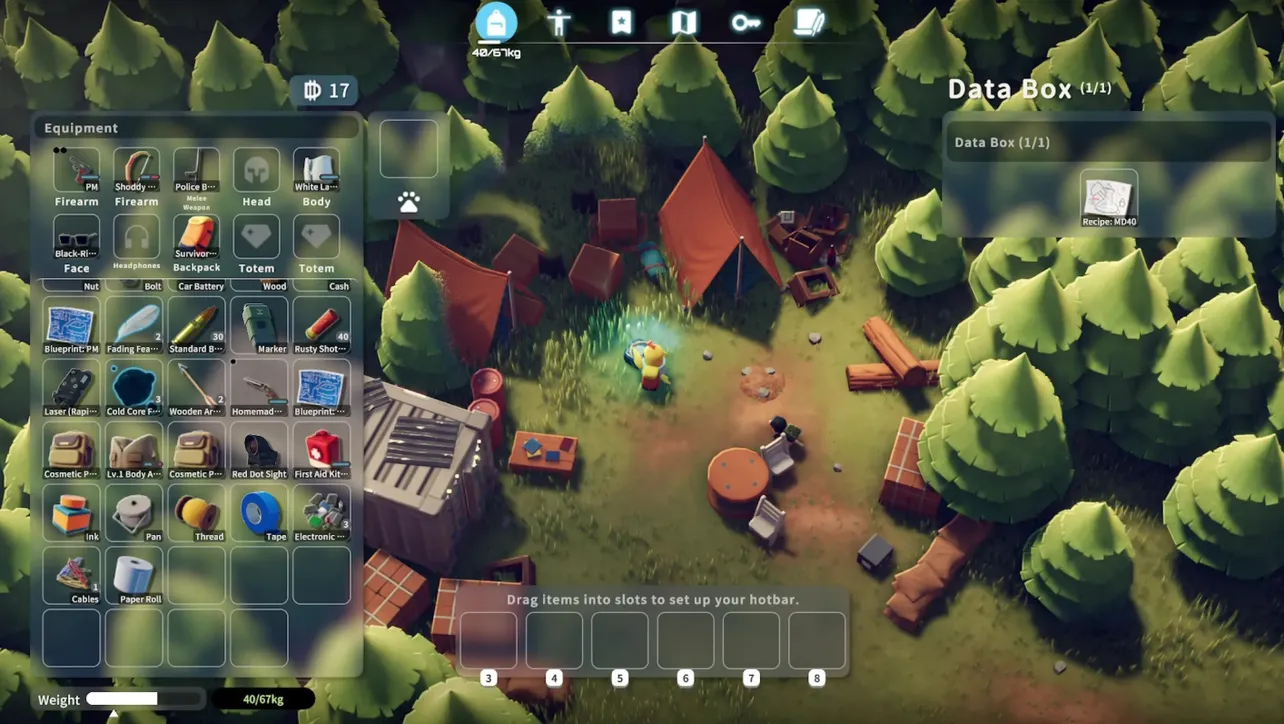
Task: Open the character equipment screen icon
Action: pos(560,22)
